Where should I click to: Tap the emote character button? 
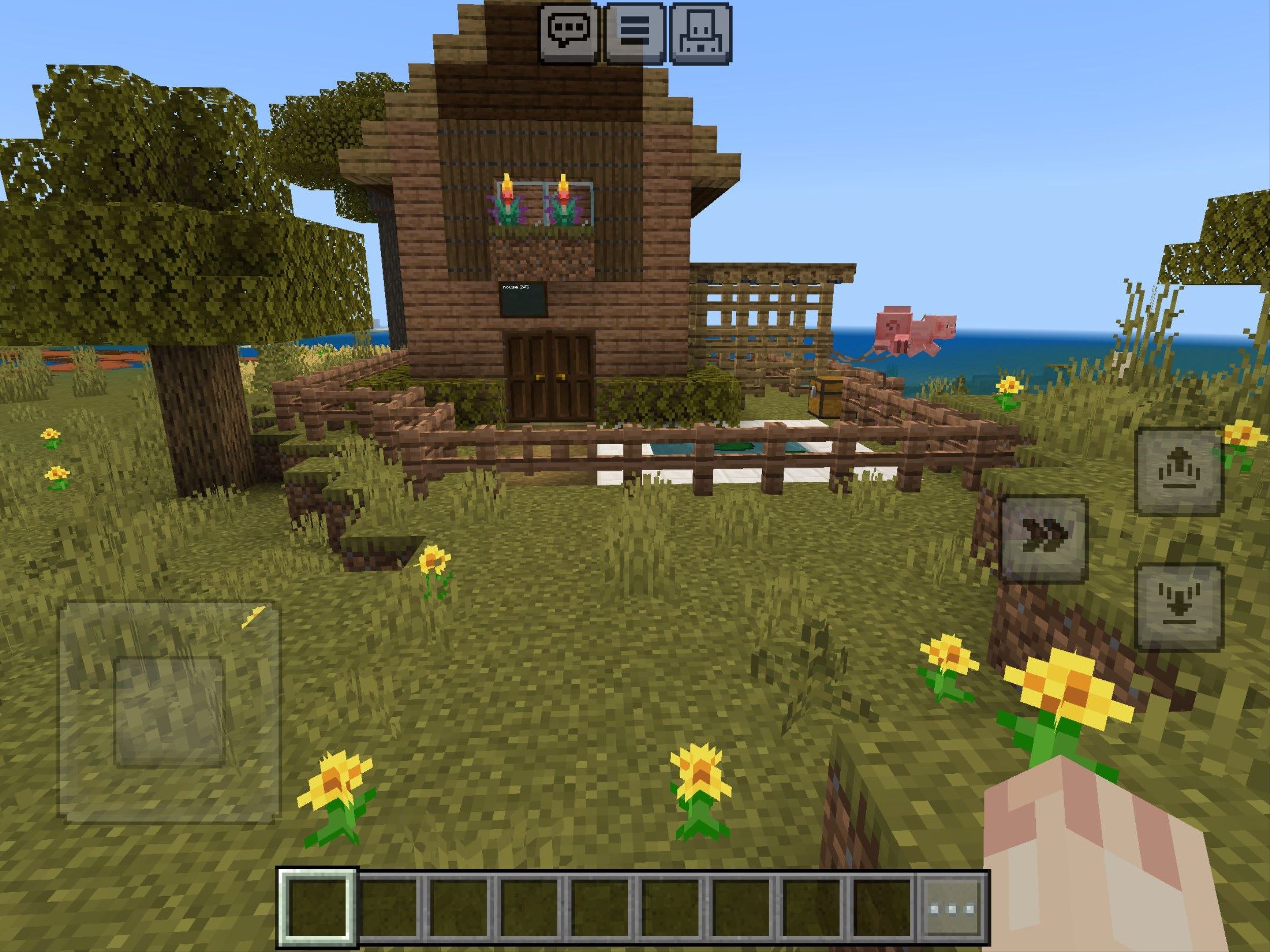[x=701, y=32]
